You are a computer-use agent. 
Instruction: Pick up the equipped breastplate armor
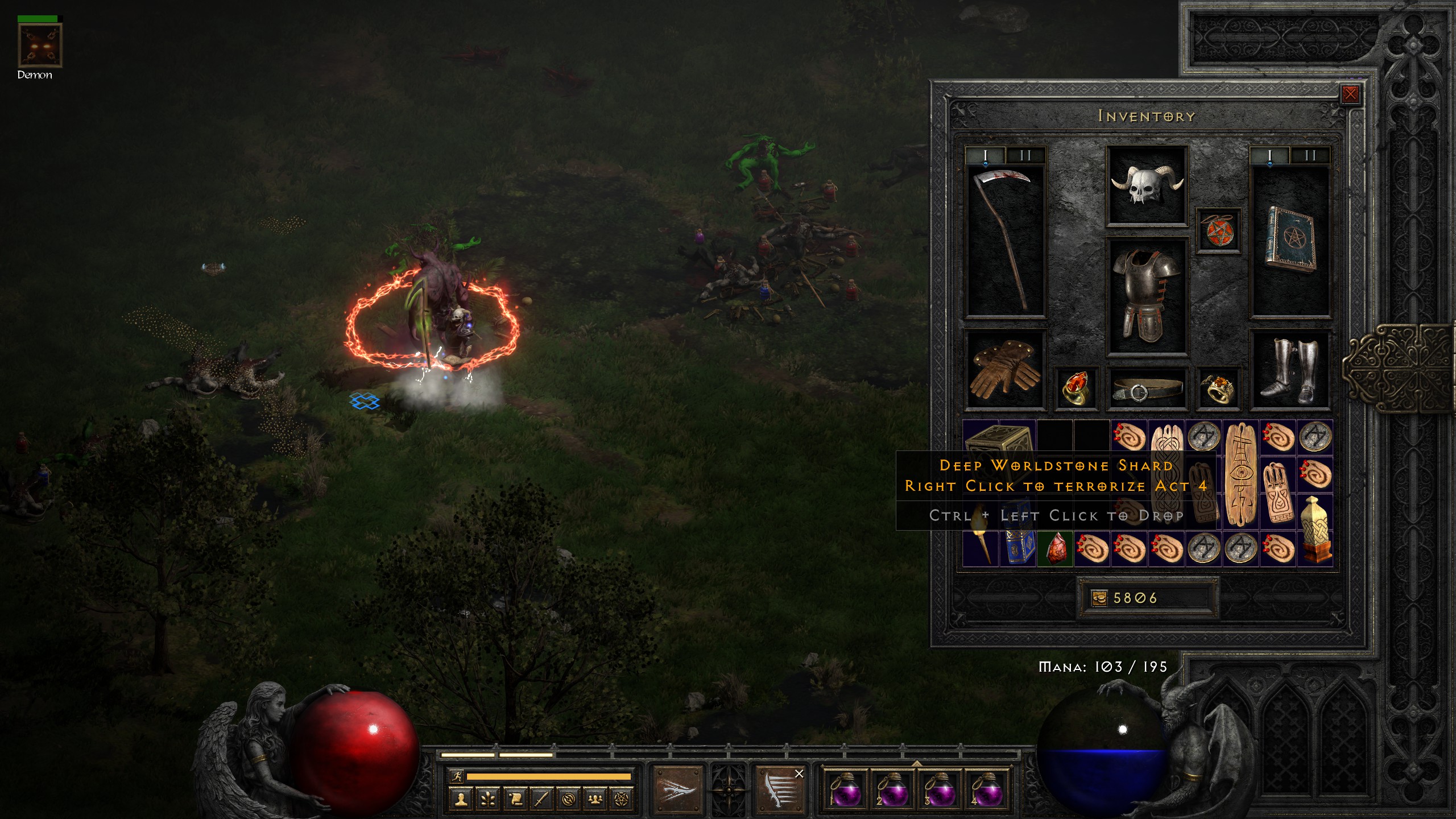tap(1147, 297)
